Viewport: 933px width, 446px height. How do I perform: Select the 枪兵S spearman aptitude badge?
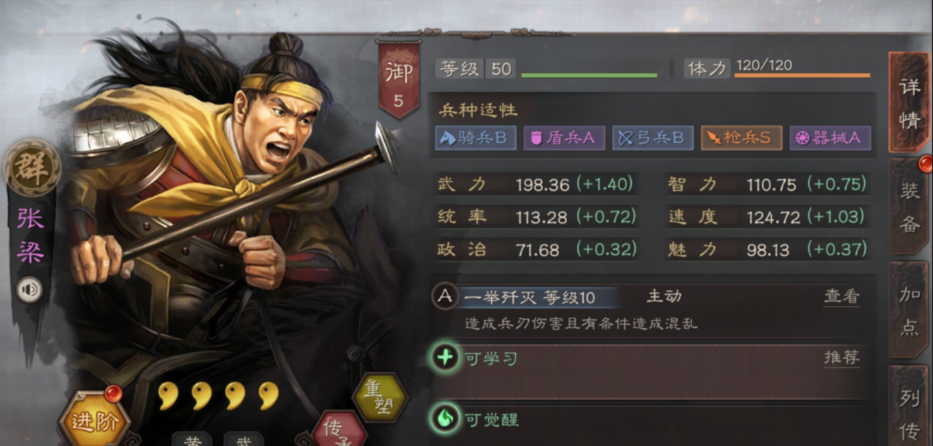(x=741, y=138)
